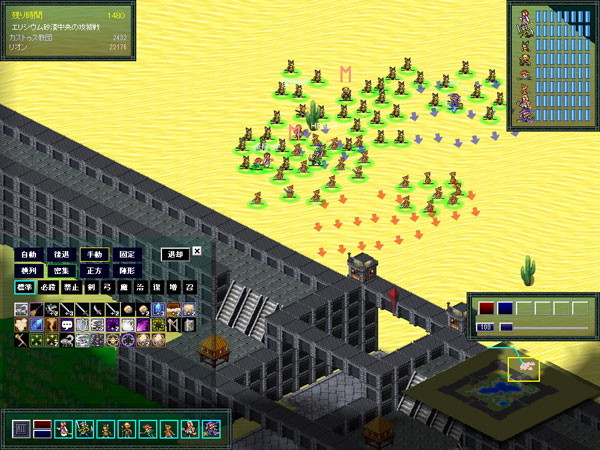Select the purple witch unit portrait

click(210, 429)
